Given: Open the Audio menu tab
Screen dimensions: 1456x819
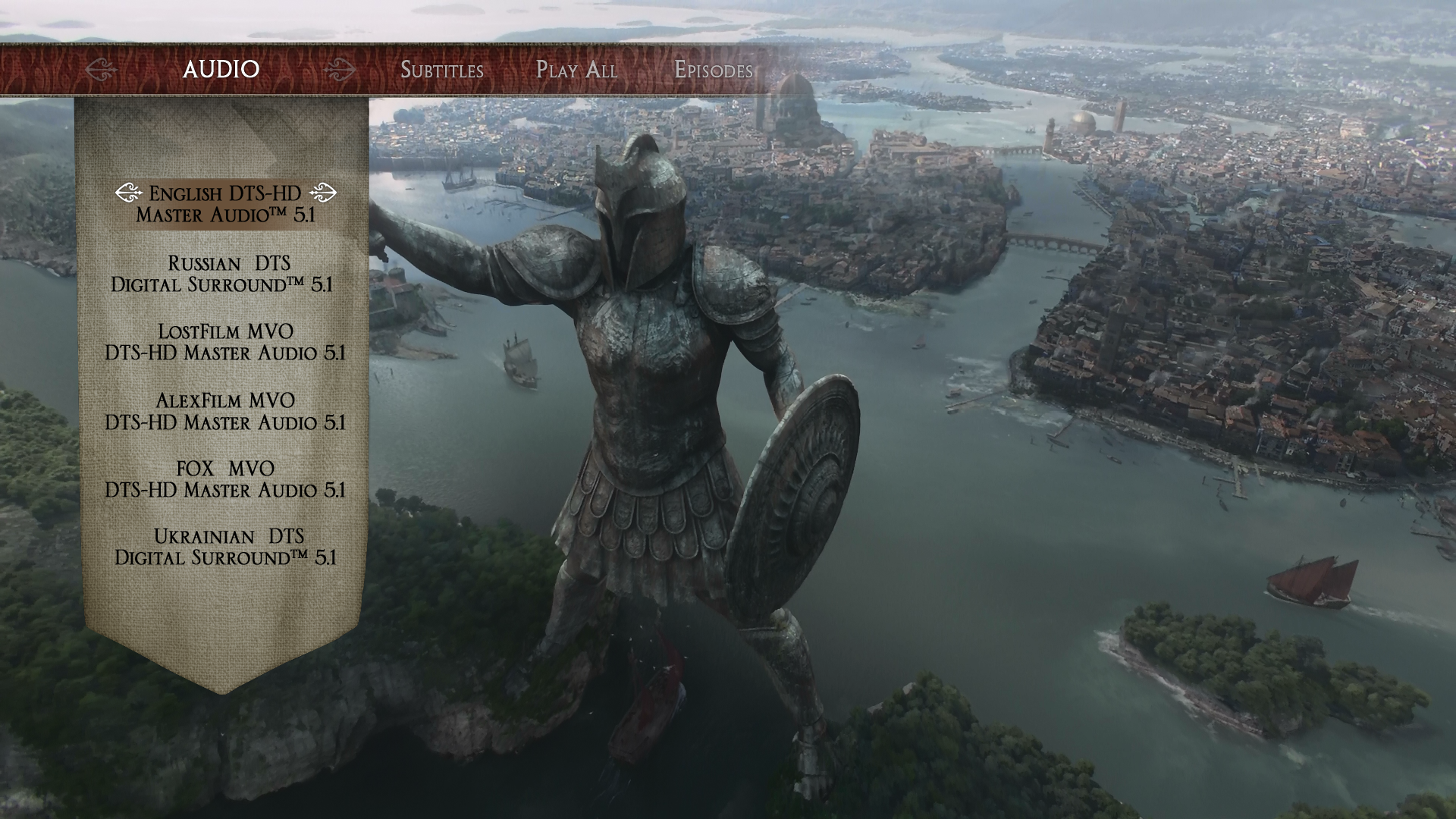Looking at the screenshot, I should [221, 70].
